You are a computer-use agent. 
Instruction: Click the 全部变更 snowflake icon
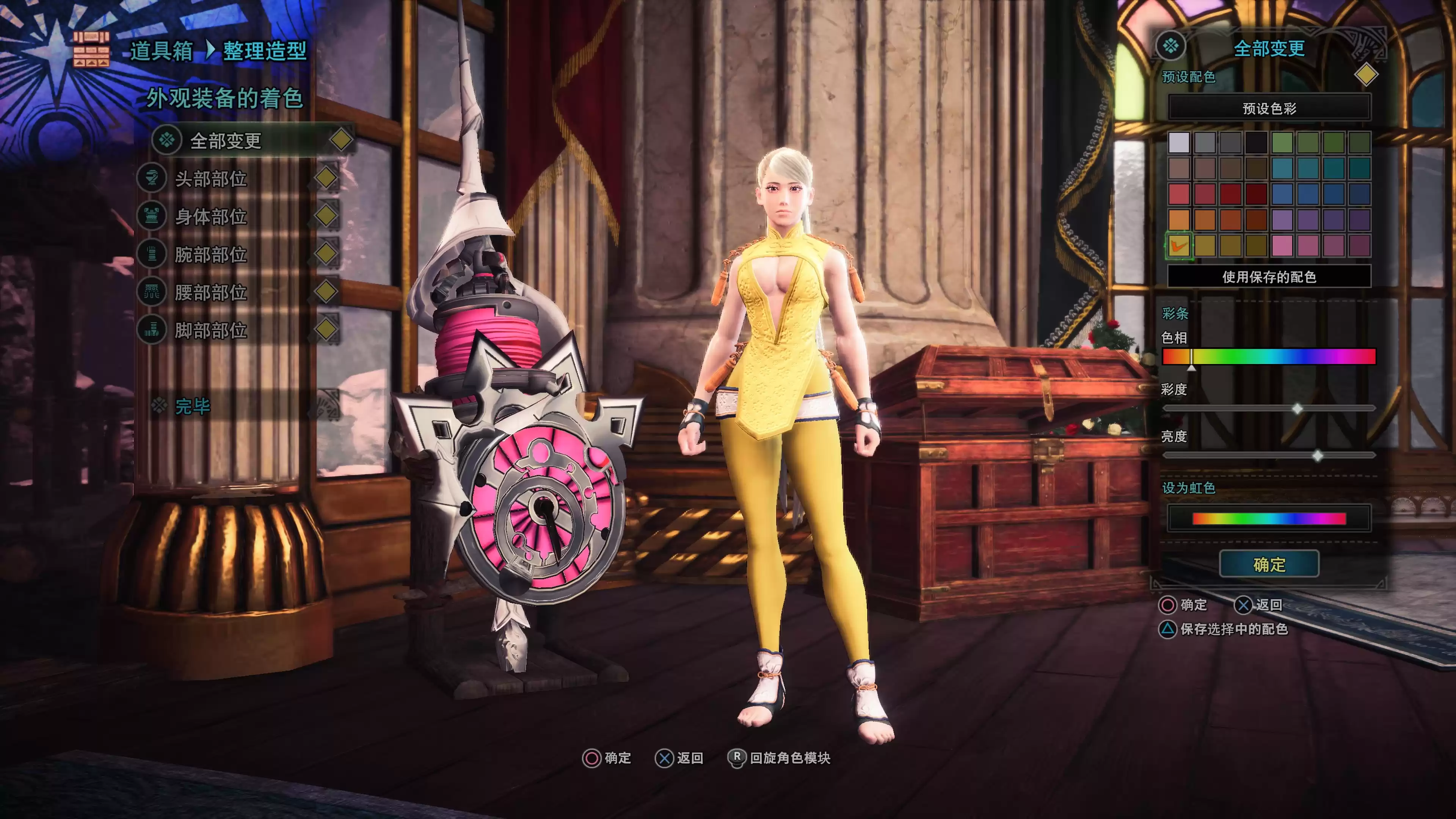click(167, 140)
